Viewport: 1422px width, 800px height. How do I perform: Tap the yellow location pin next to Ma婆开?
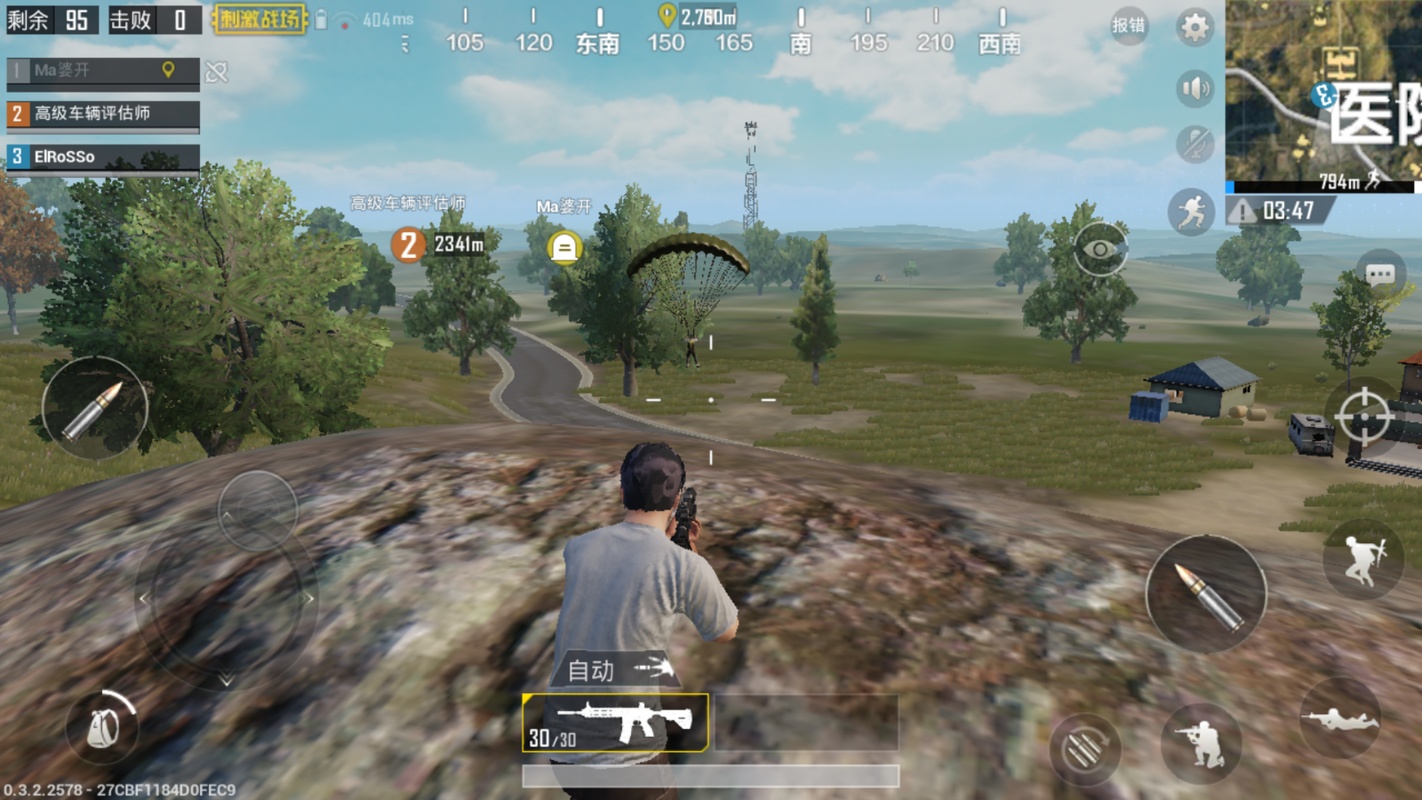(166, 72)
